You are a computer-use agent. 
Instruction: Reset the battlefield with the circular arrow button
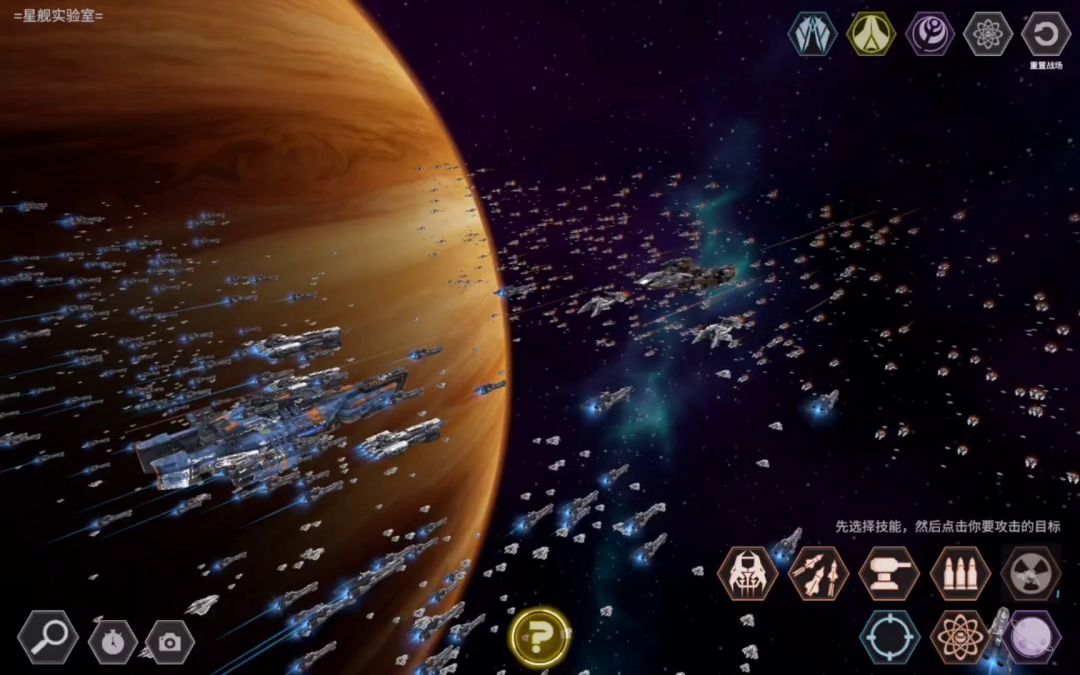coord(1046,34)
